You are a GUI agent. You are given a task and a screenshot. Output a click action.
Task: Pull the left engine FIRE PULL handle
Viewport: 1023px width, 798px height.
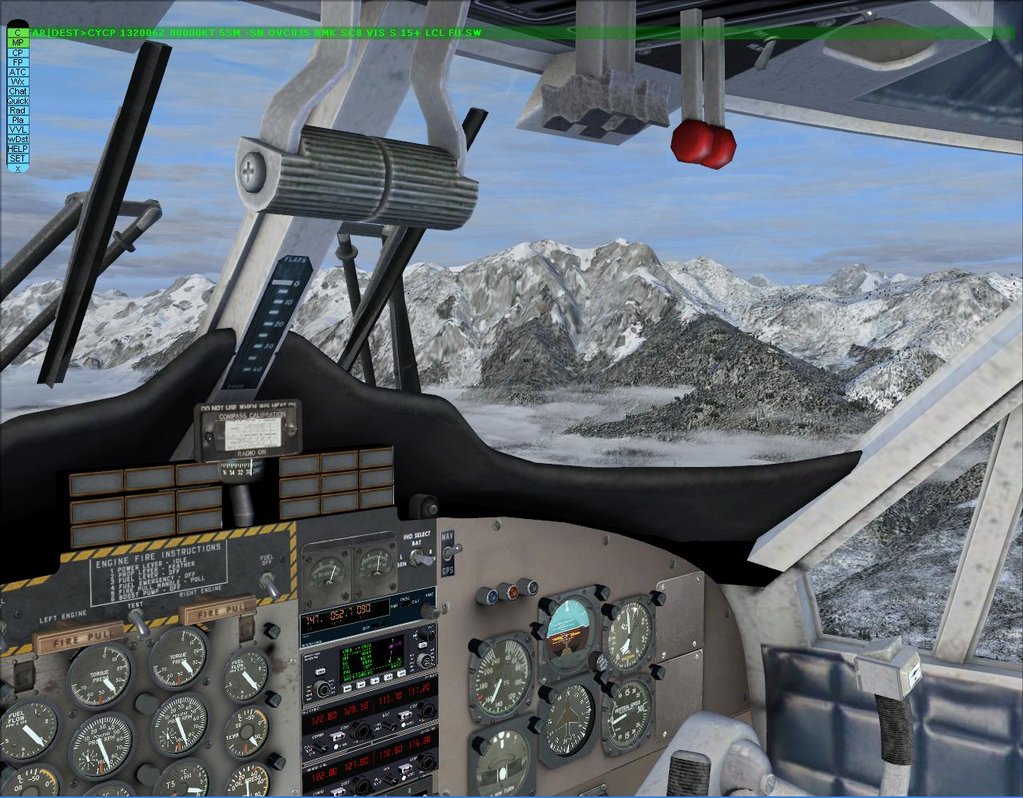coord(80,636)
